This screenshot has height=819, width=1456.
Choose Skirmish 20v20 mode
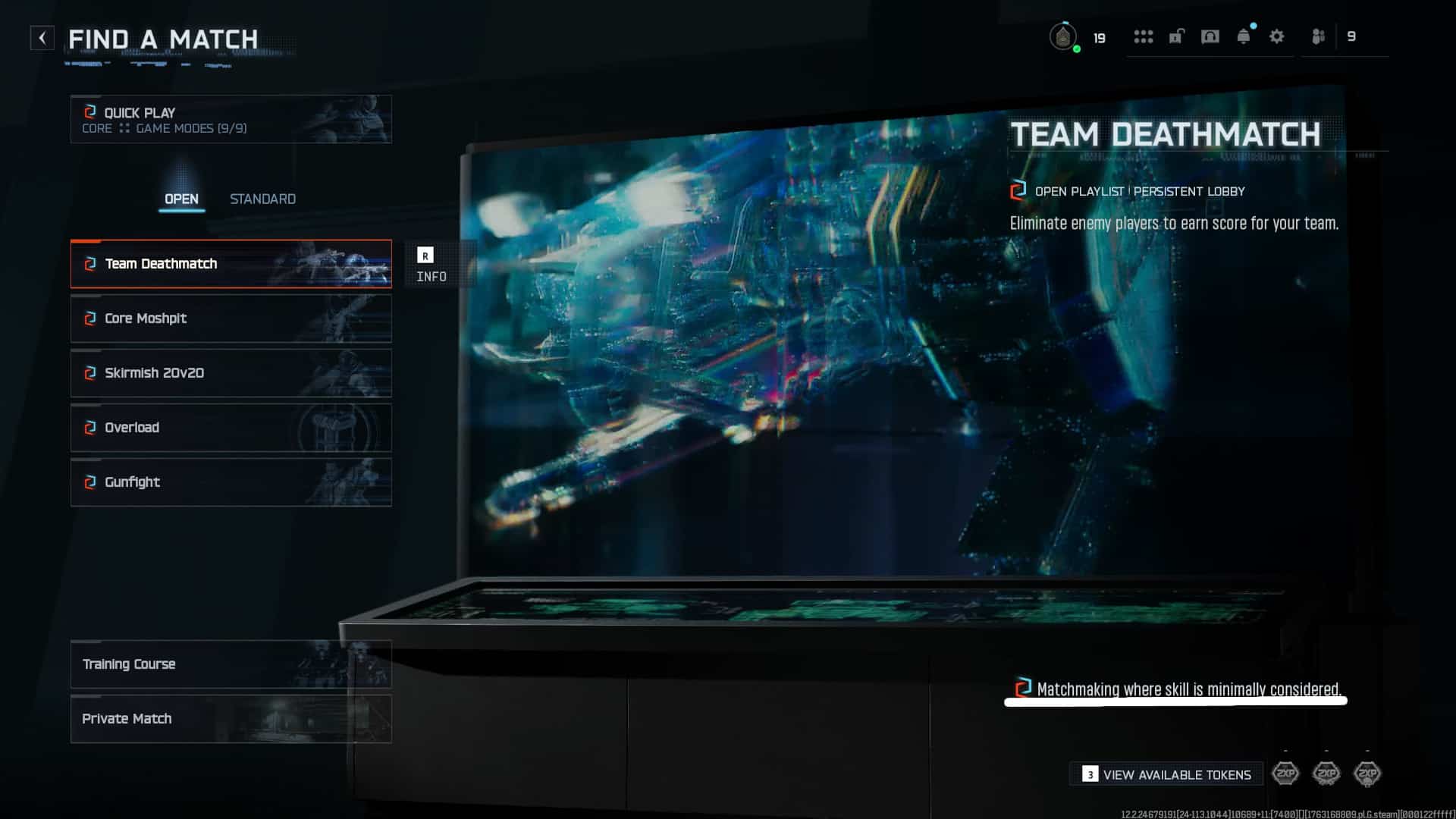(x=231, y=373)
